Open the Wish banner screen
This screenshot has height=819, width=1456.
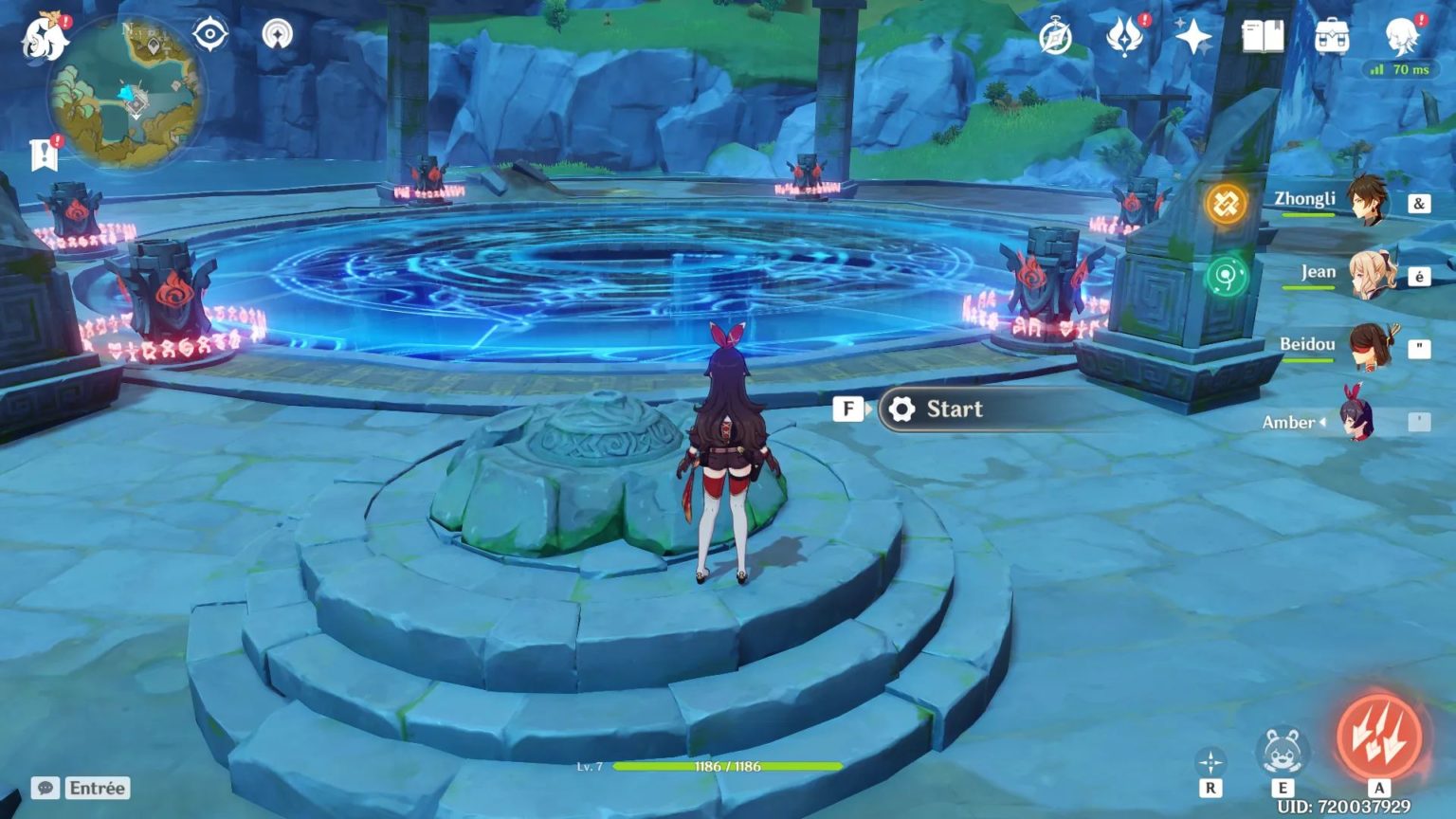click(1192, 38)
